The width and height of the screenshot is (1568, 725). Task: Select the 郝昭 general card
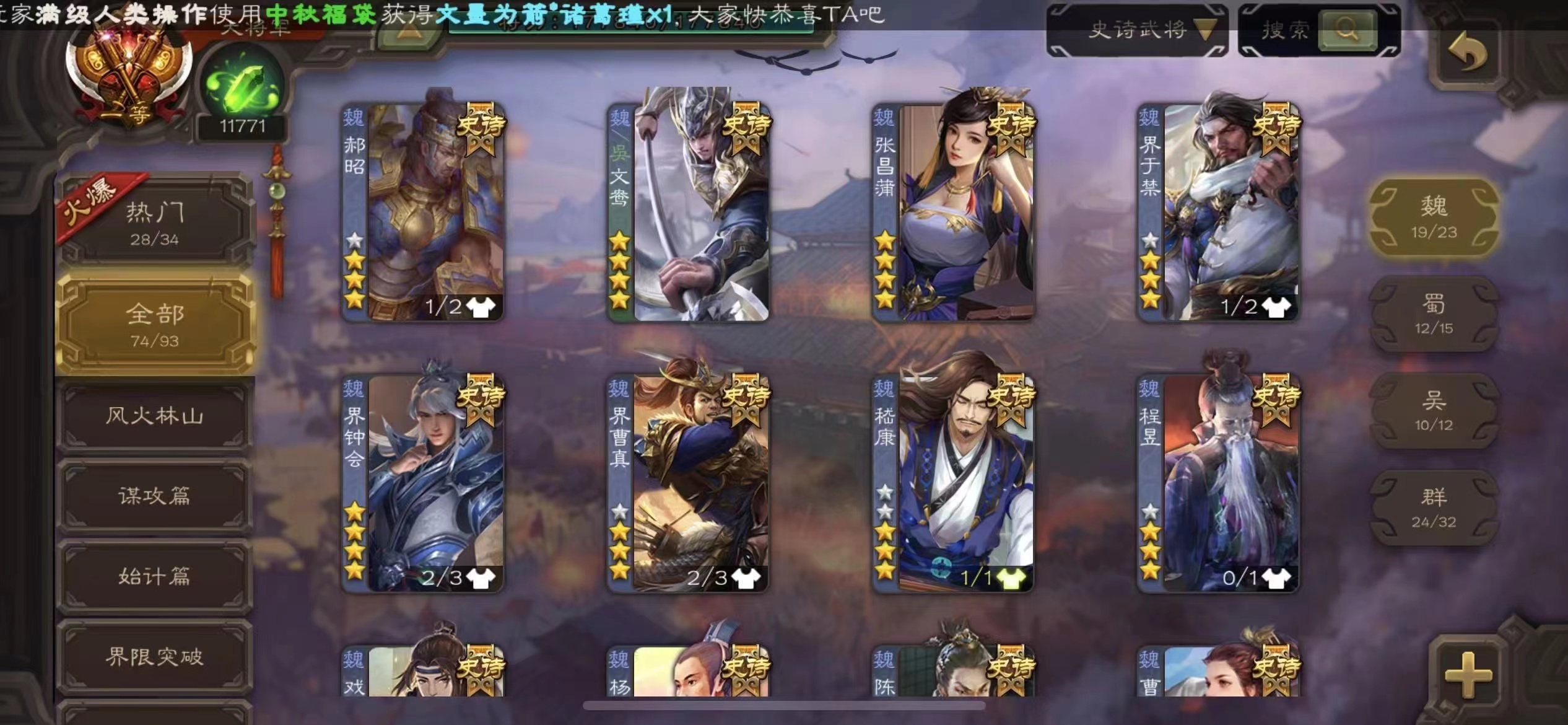point(424,211)
